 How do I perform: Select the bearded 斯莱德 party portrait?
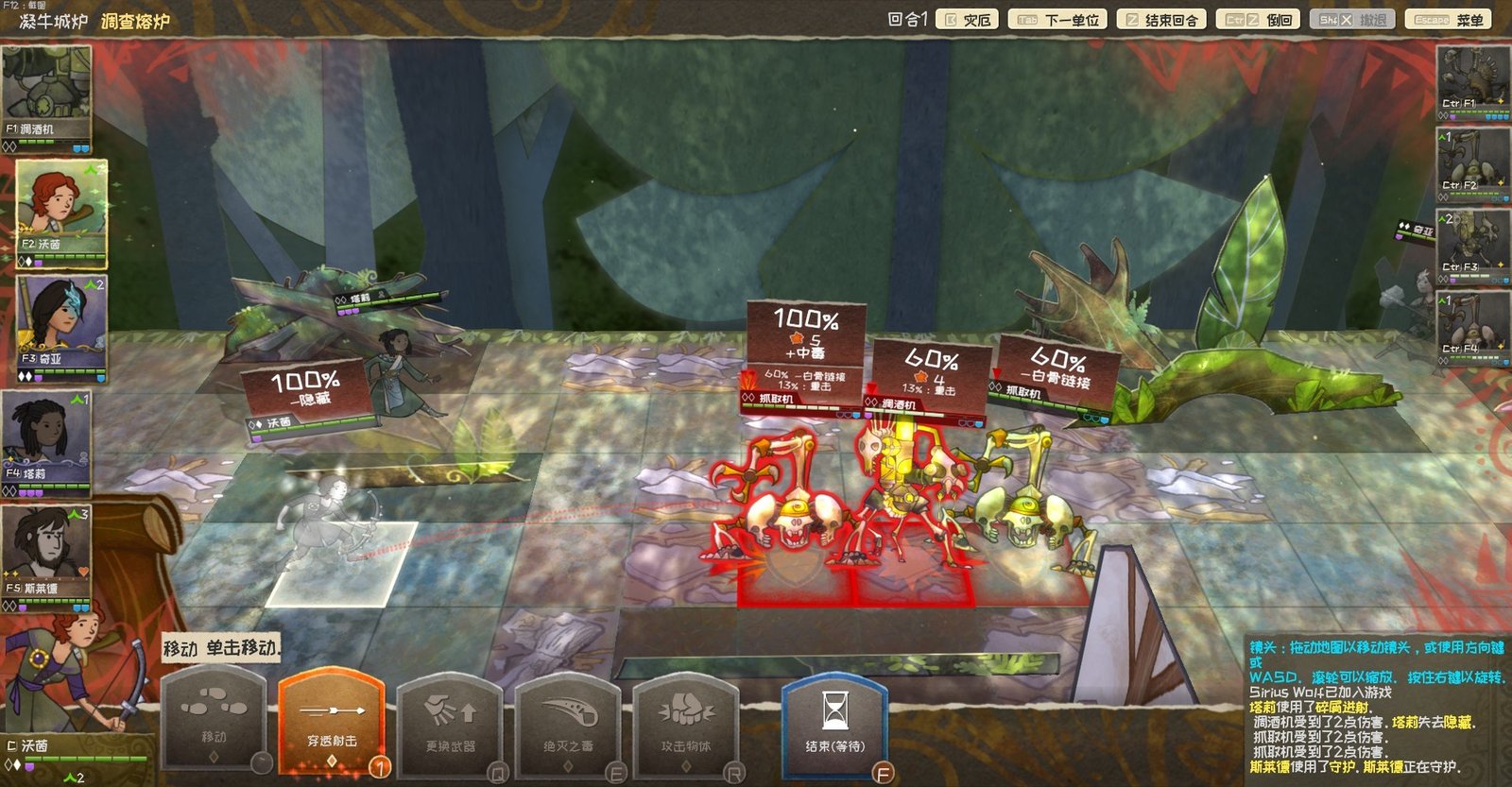(46, 554)
